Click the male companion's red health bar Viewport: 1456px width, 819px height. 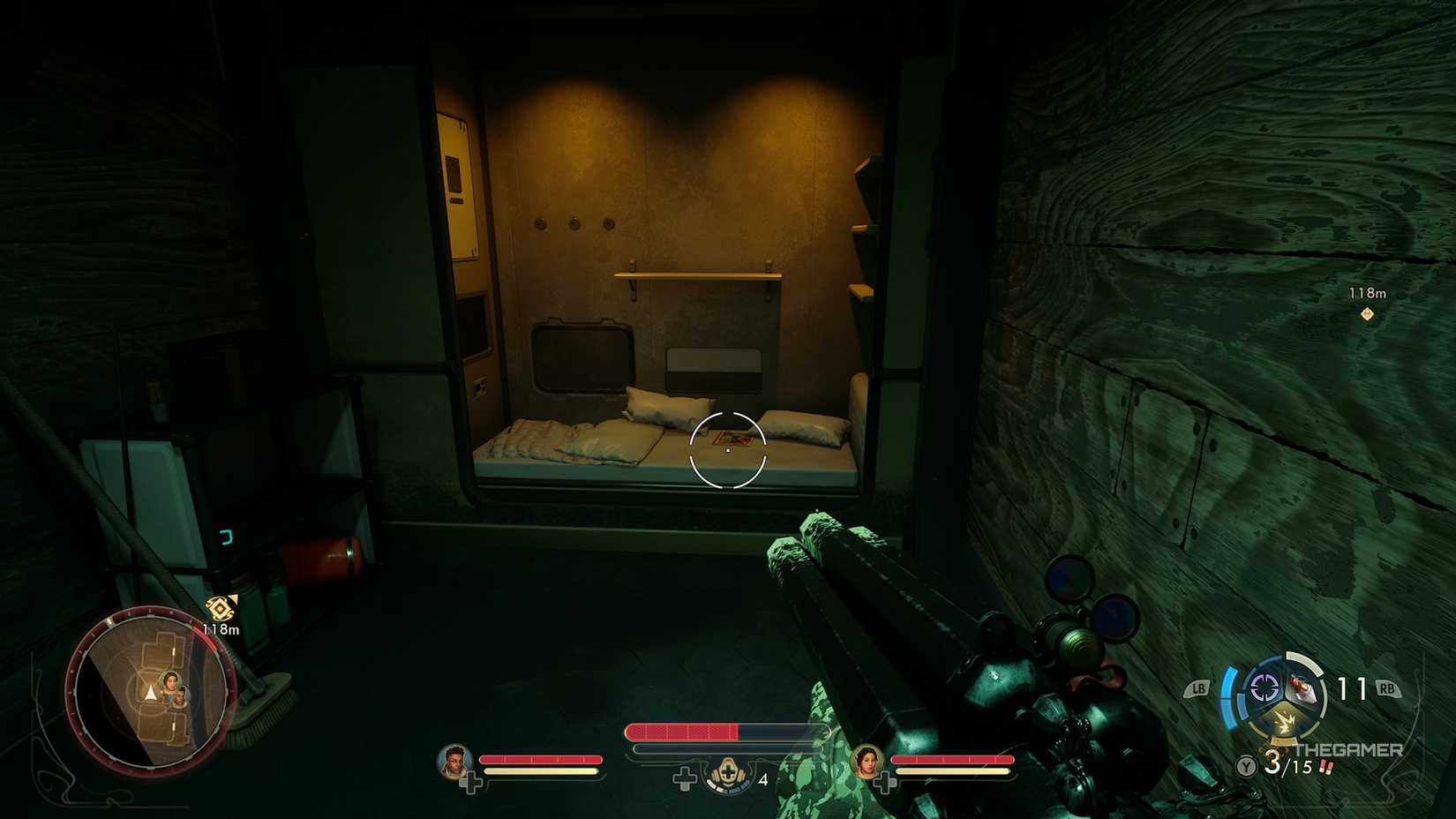(x=540, y=759)
